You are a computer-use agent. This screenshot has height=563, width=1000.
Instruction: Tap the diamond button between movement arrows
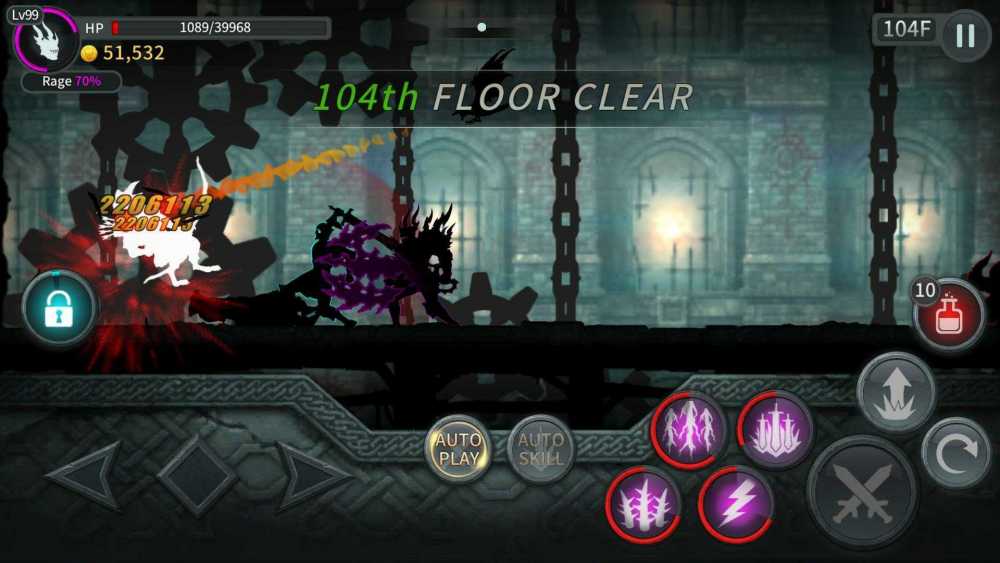(198, 476)
